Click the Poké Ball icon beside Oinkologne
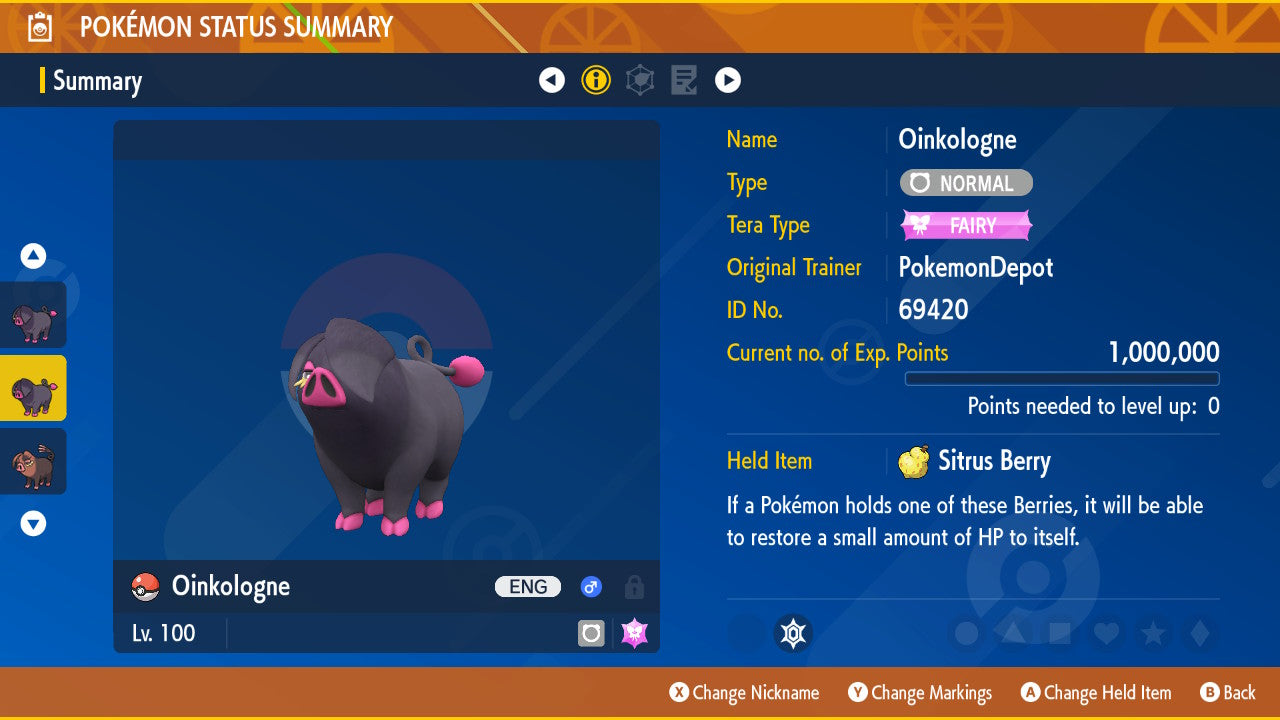Viewport: 1280px width, 720px height. [146, 587]
